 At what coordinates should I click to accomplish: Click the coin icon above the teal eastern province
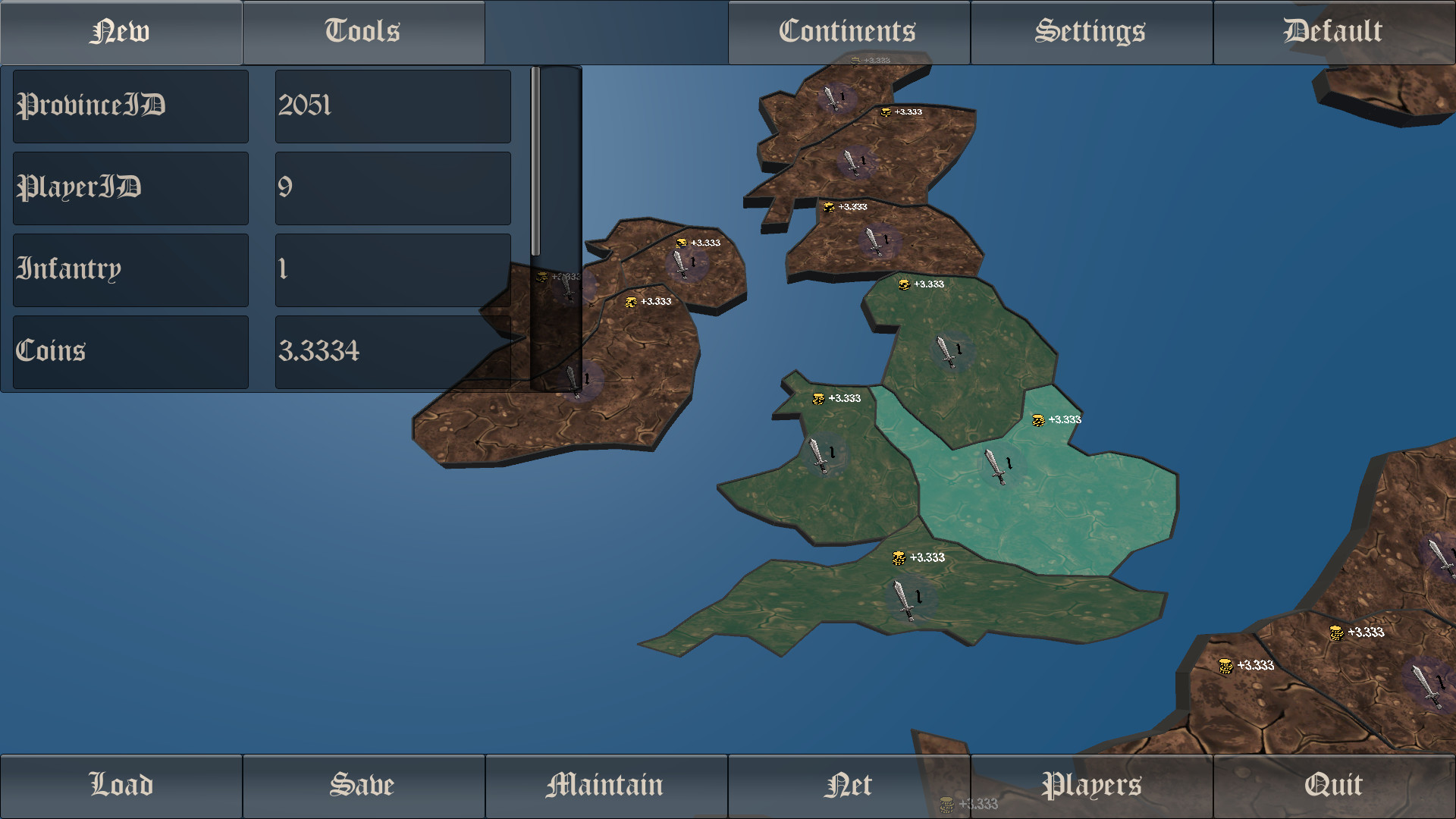1037,418
